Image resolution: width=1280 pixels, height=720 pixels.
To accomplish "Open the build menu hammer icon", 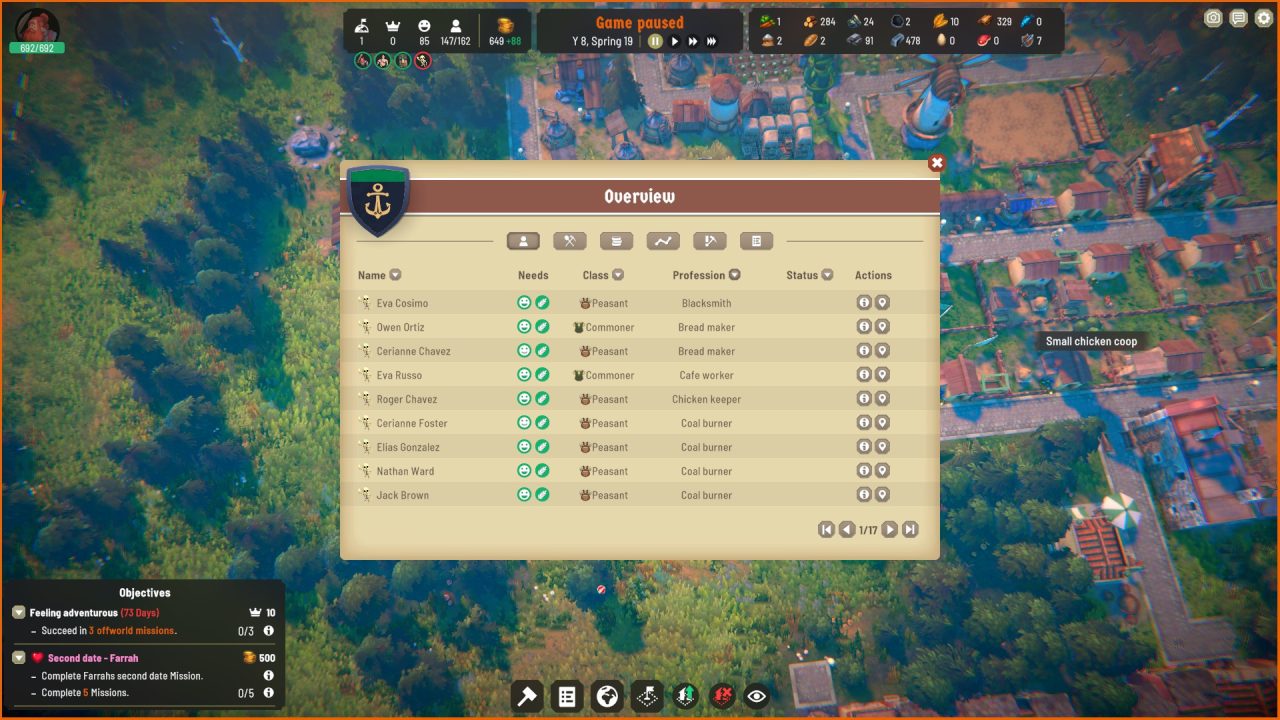I will (527, 696).
